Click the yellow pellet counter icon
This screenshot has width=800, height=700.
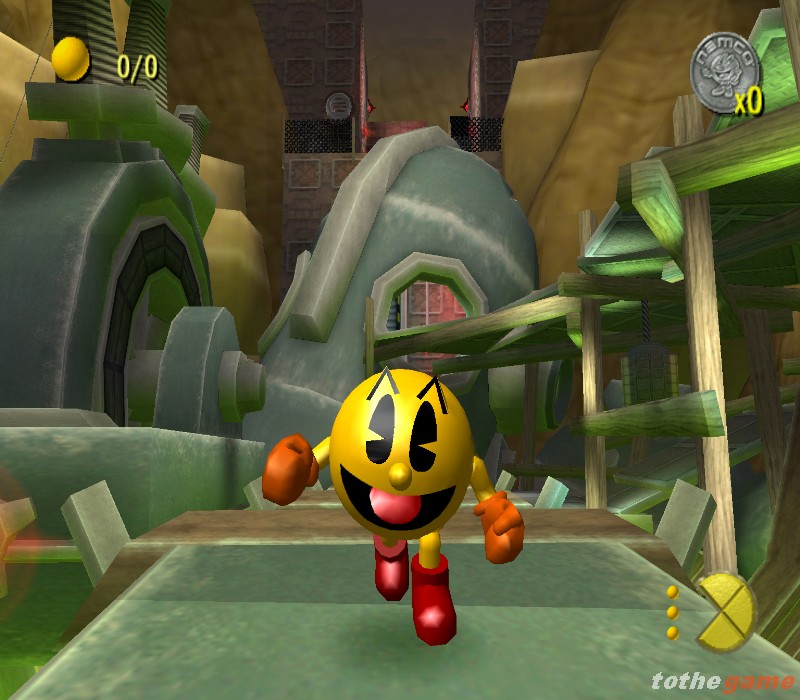(71, 60)
